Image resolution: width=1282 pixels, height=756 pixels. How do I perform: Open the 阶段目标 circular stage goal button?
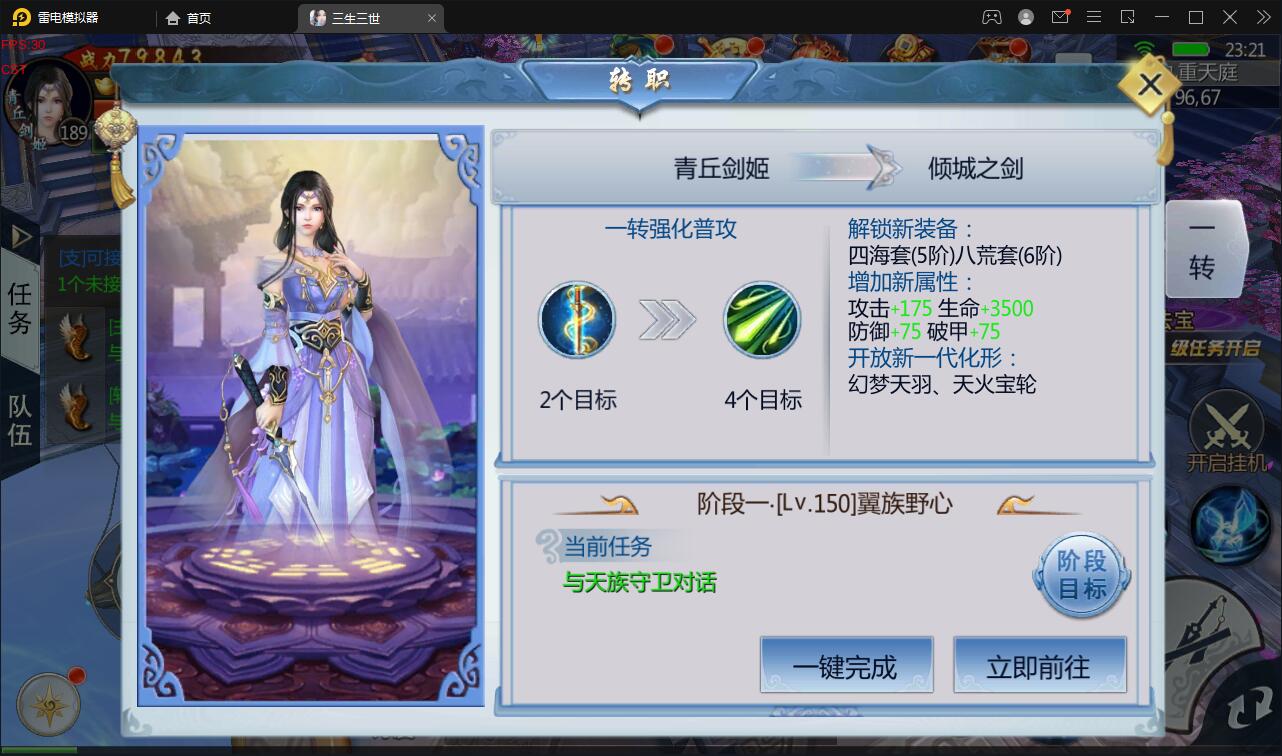(x=1080, y=573)
